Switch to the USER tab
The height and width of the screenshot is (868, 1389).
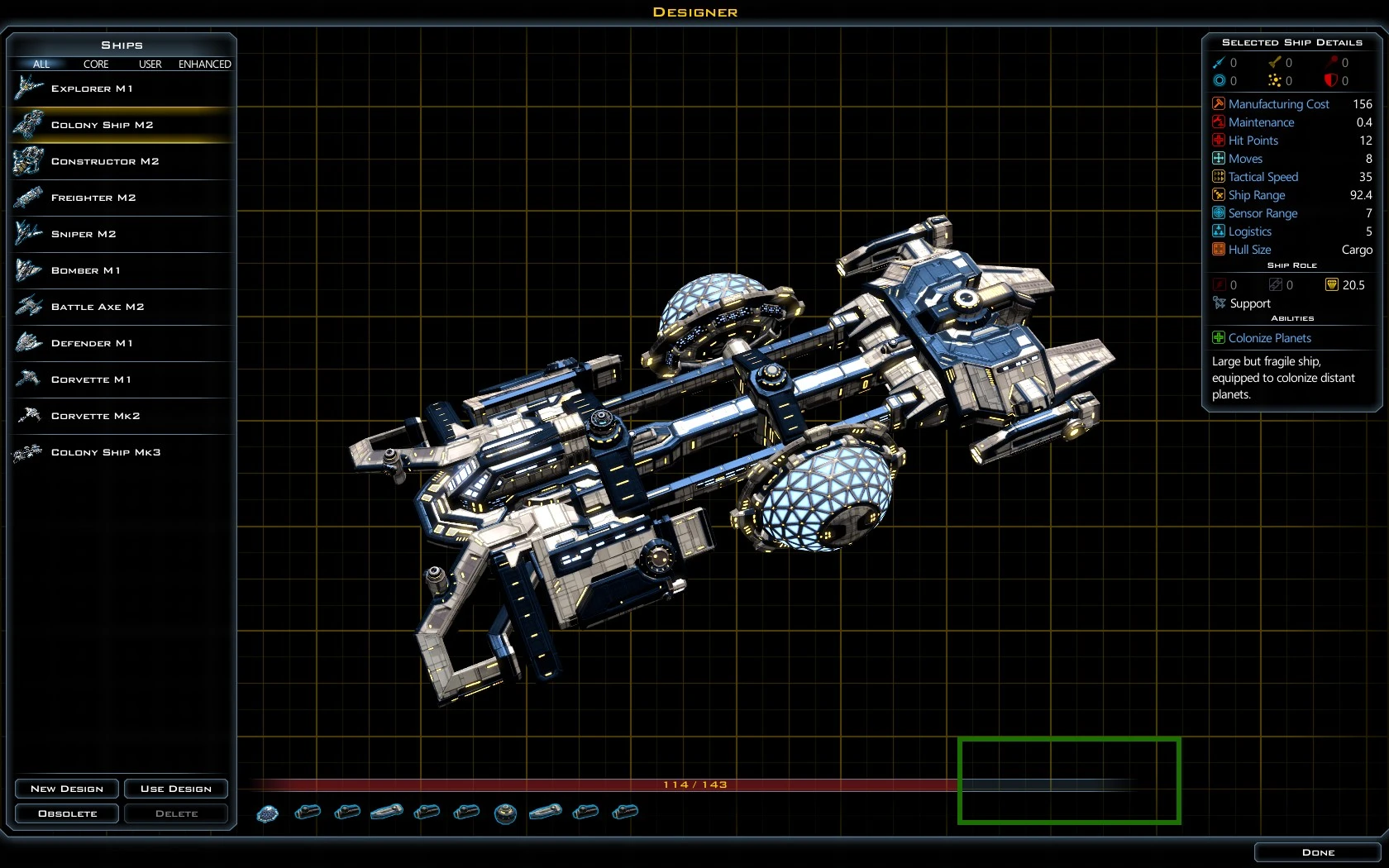150,64
